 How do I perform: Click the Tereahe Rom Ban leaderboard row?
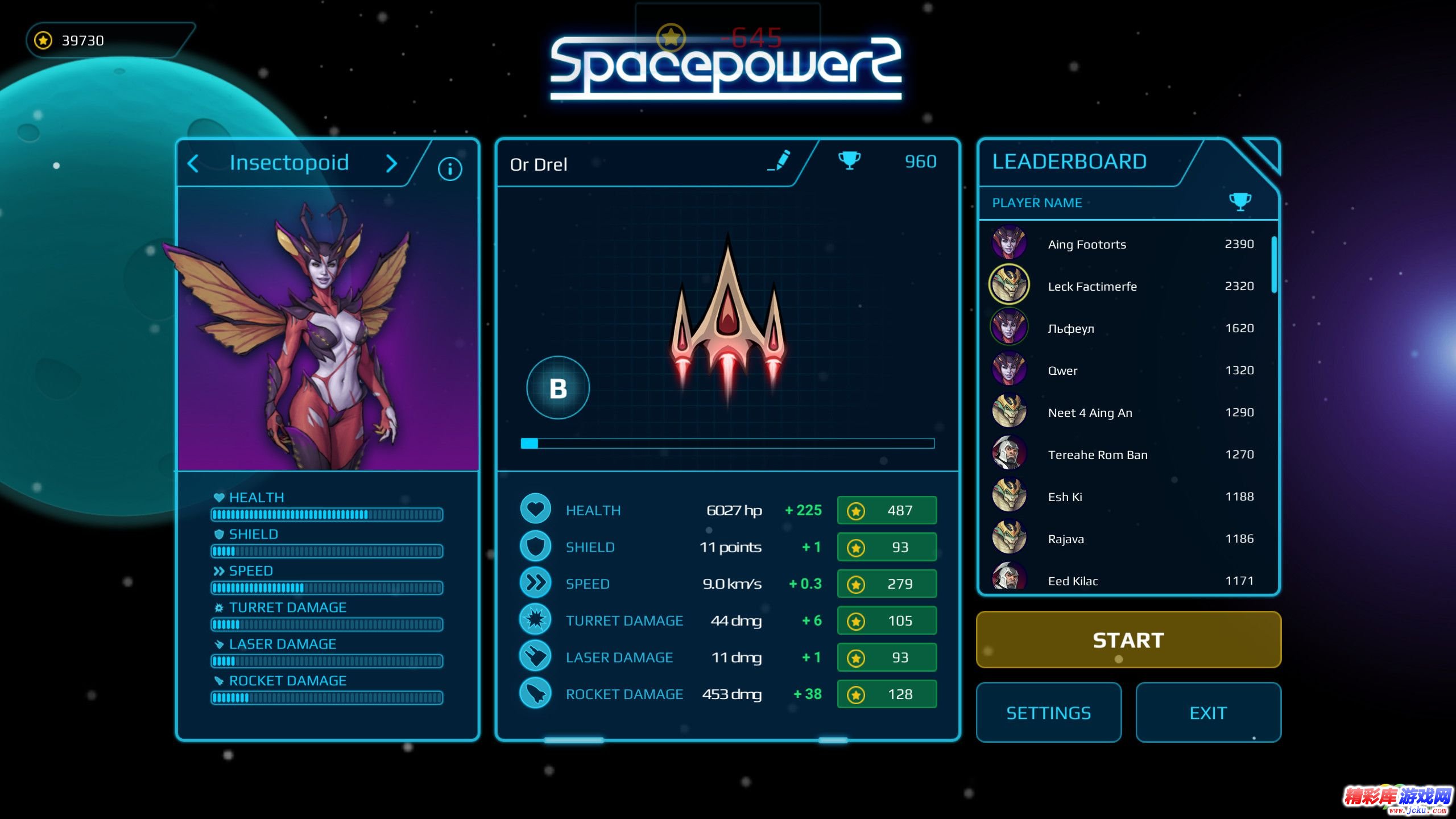click(x=1123, y=454)
